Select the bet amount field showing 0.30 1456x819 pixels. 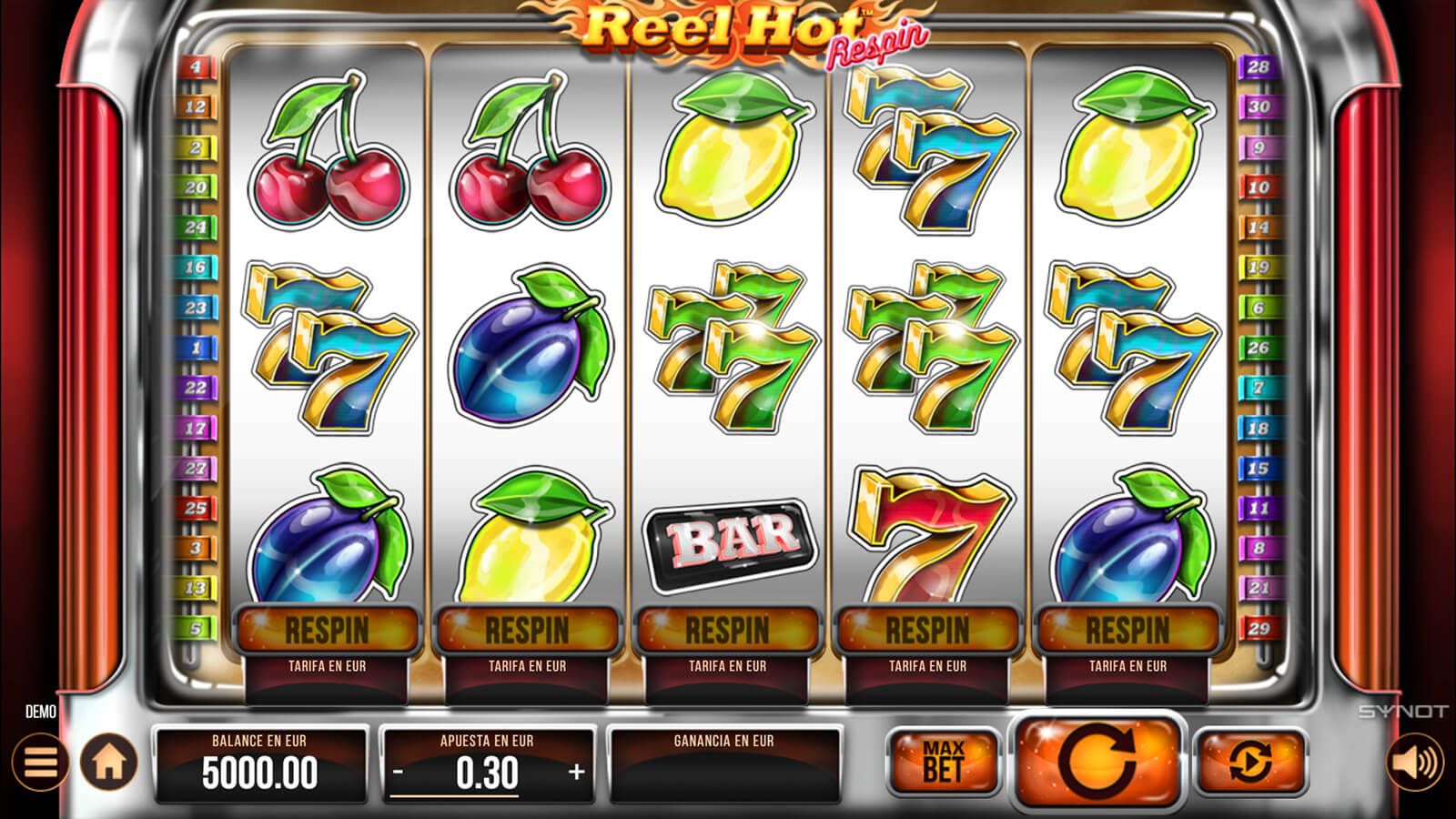pos(488,773)
